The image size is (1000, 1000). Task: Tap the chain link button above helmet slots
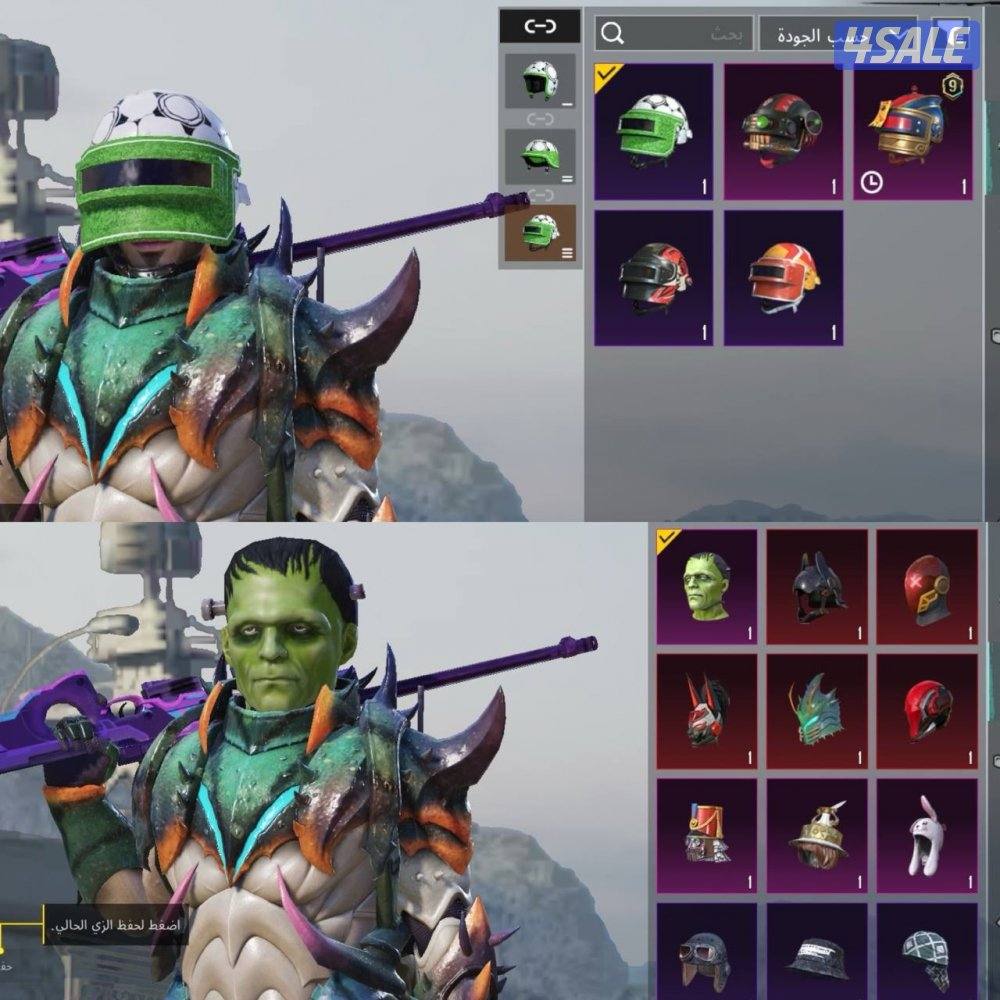[540, 26]
